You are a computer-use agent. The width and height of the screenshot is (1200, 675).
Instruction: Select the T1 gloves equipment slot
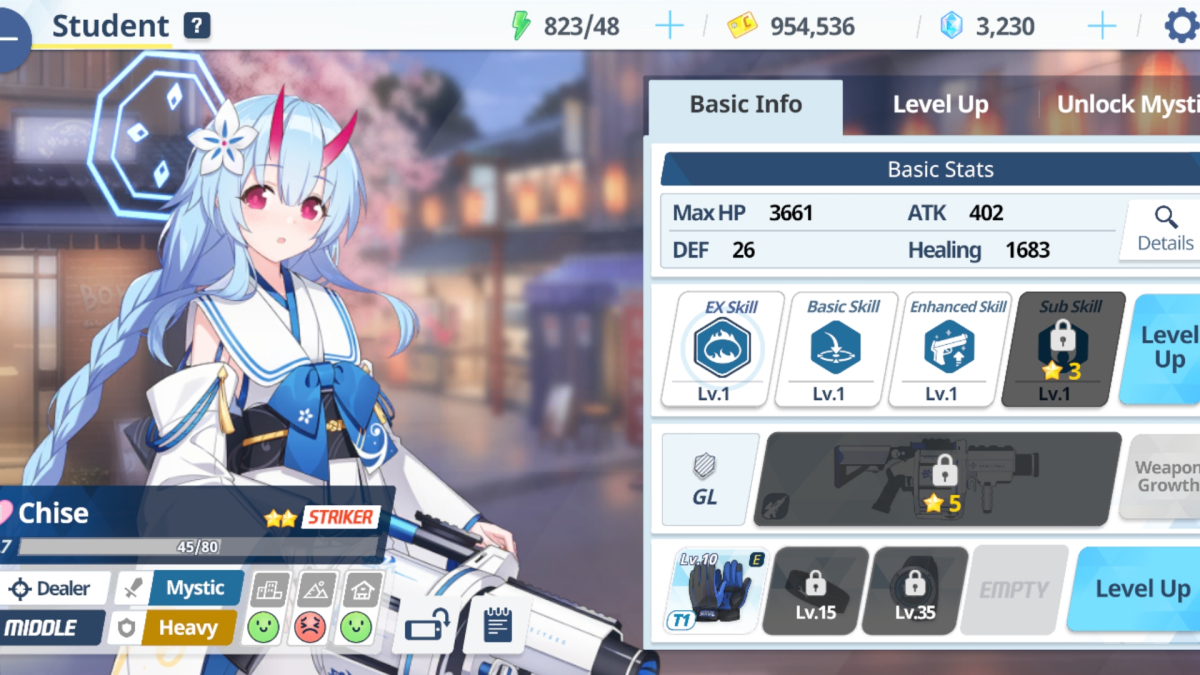[714, 590]
